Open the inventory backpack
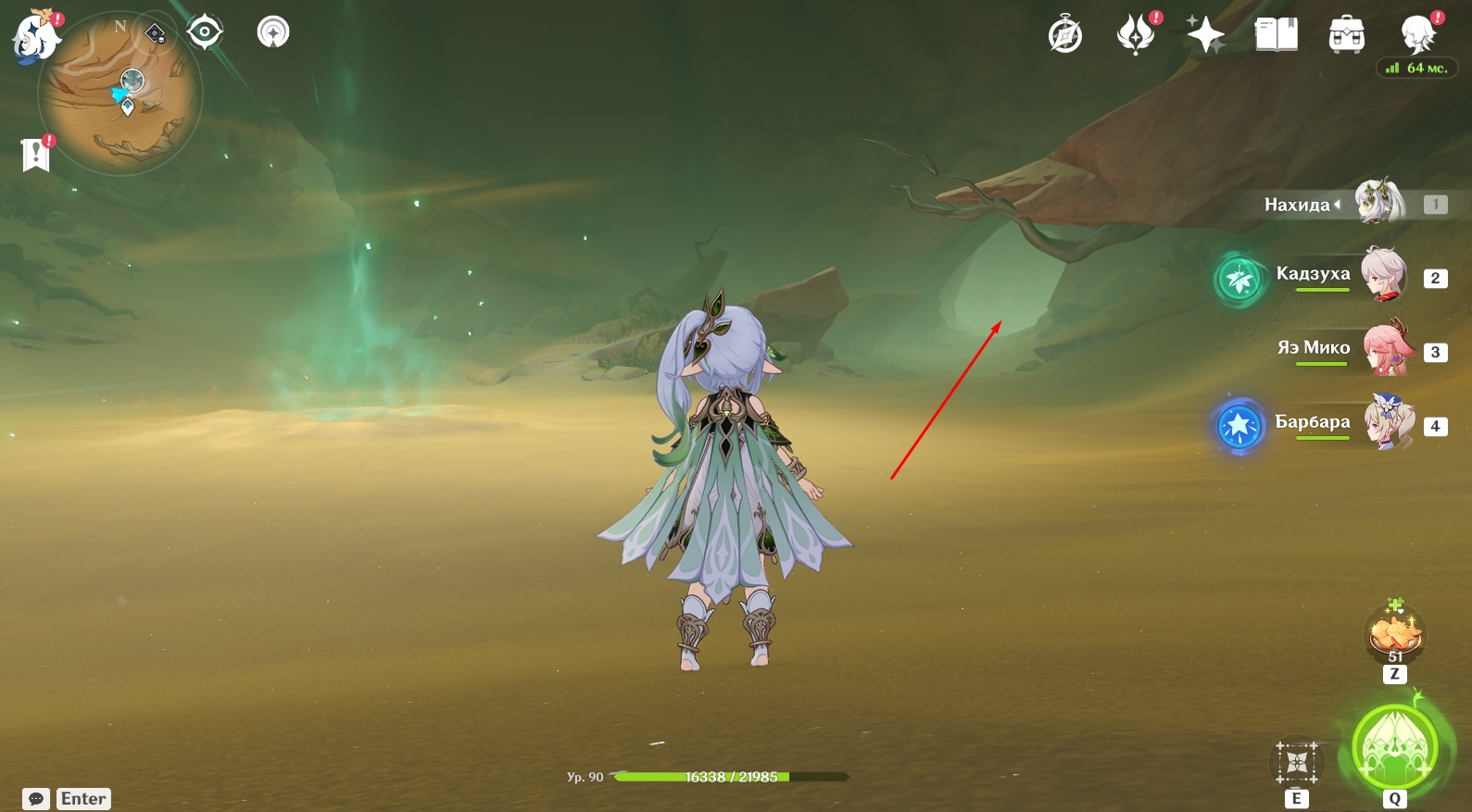1472x812 pixels. point(1346,36)
